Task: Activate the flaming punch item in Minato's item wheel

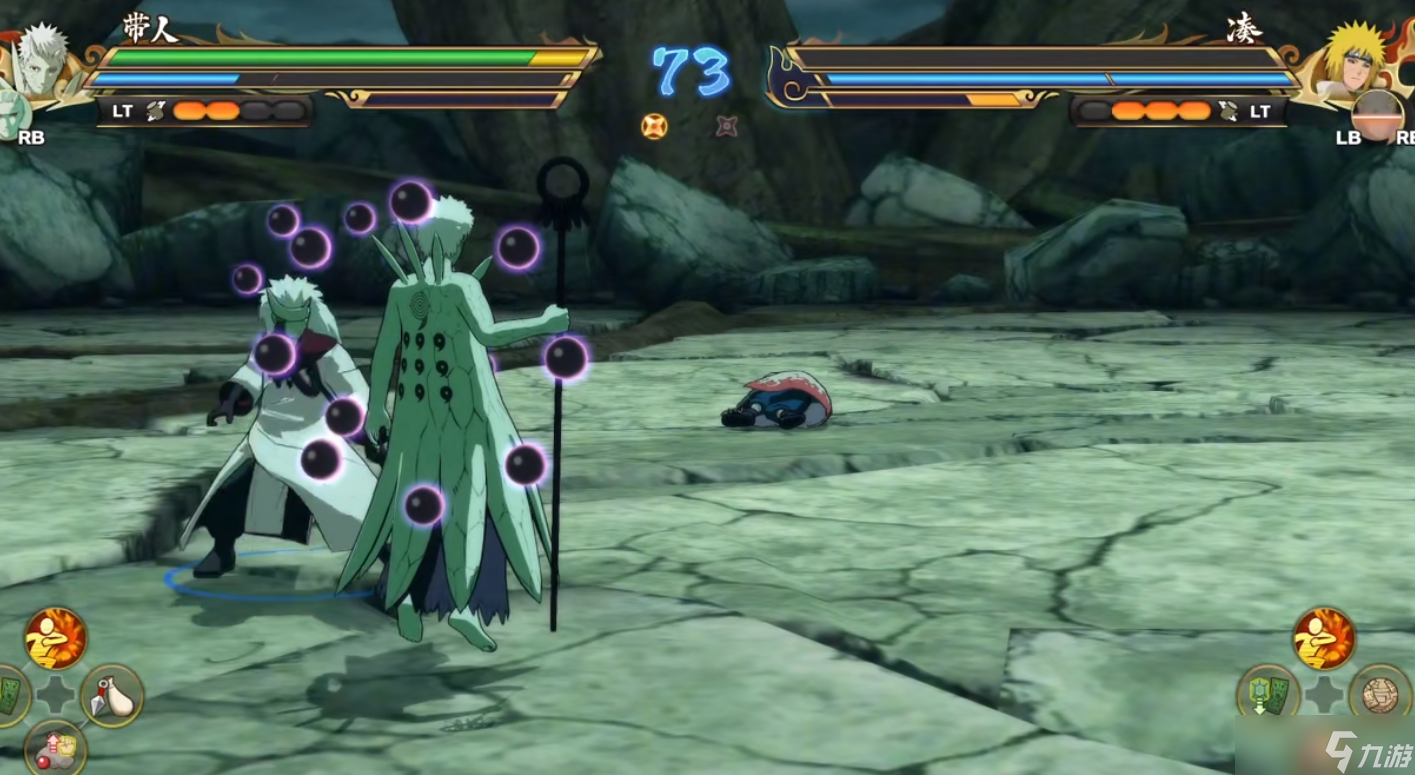Action: [1323, 638]
